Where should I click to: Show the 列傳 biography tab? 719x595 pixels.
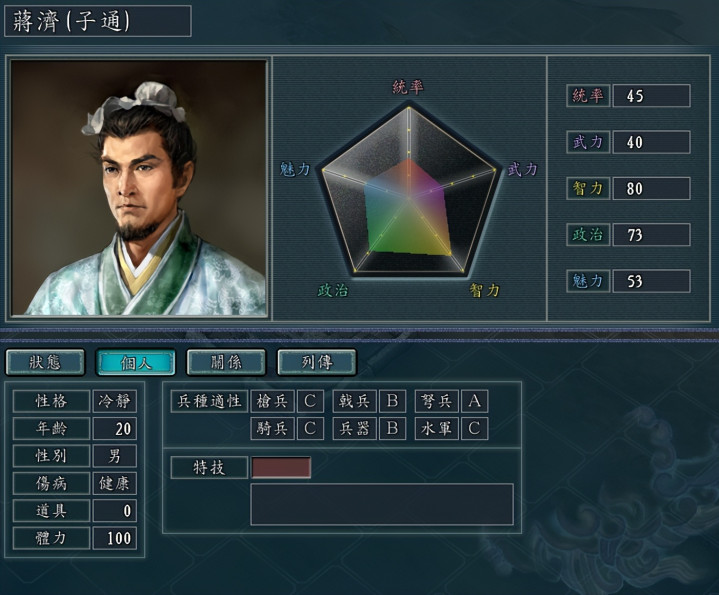click(316, 361)
